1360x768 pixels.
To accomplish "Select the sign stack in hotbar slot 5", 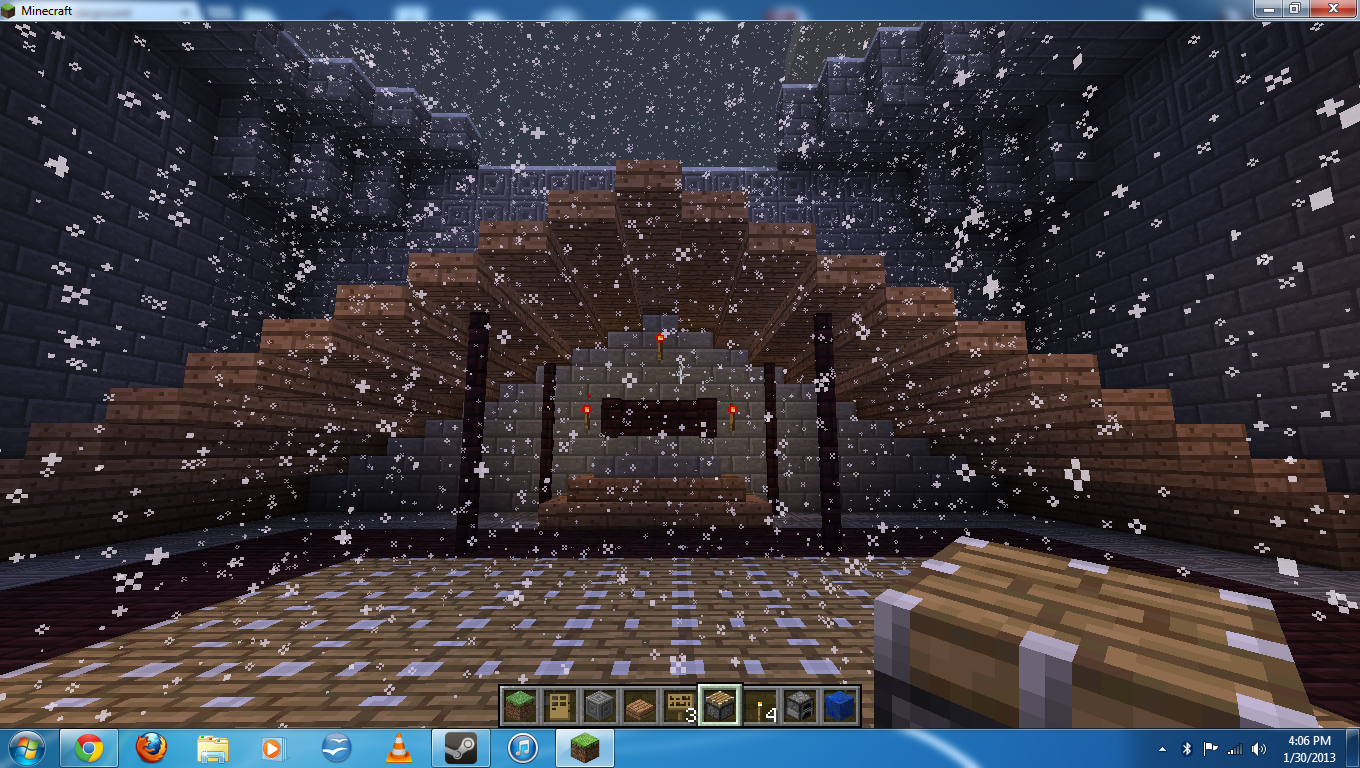I will [x=680, y=705].
